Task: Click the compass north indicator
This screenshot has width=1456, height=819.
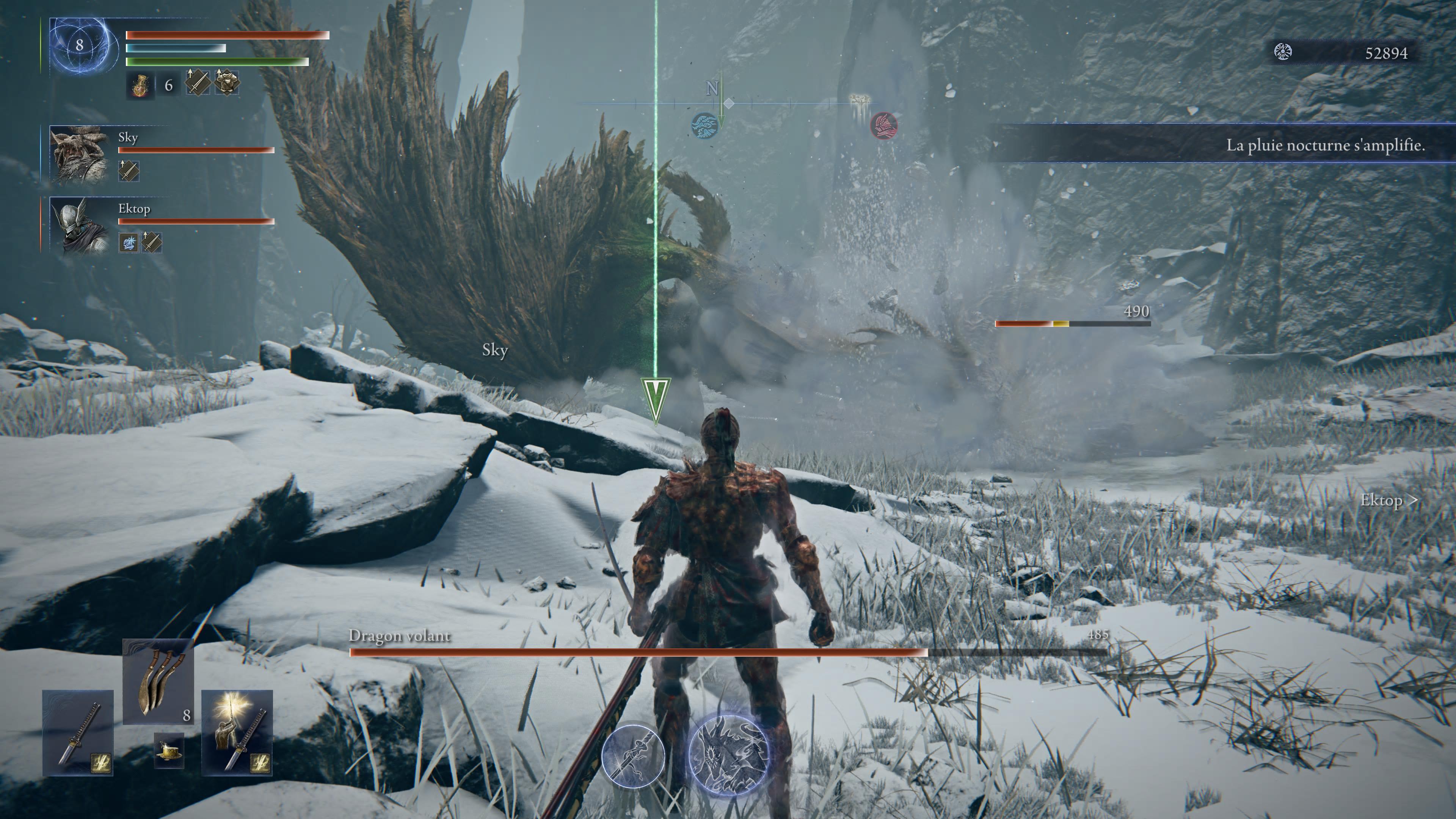Action: pyautogui.click(x=712, y=88)
